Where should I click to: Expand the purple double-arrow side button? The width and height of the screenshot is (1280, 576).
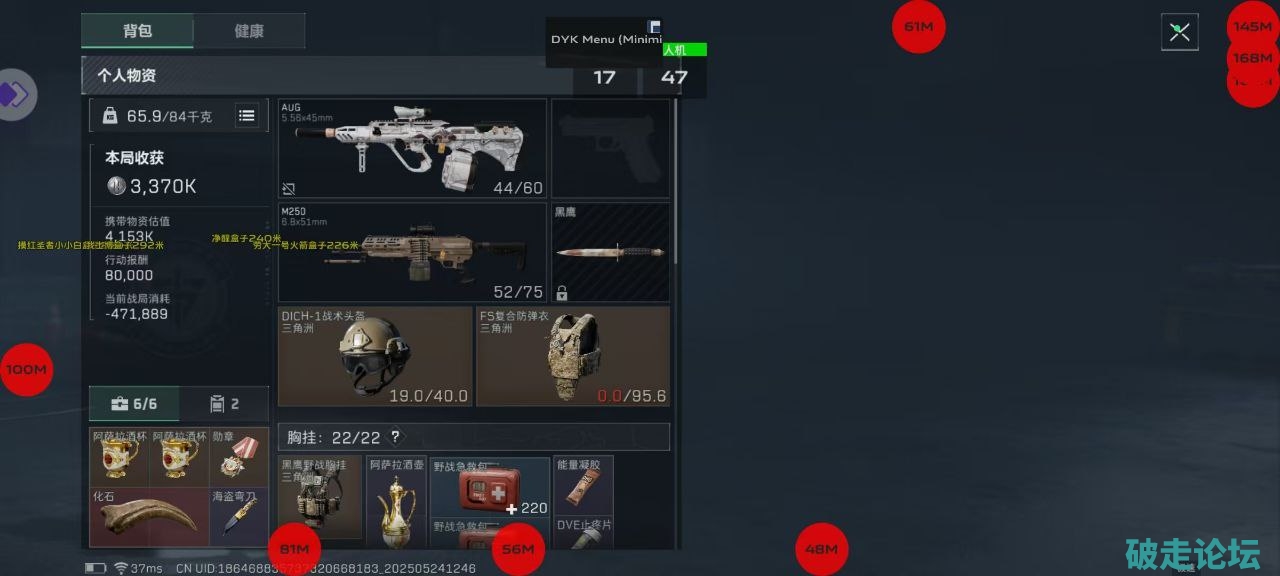[x=15, y=95]
